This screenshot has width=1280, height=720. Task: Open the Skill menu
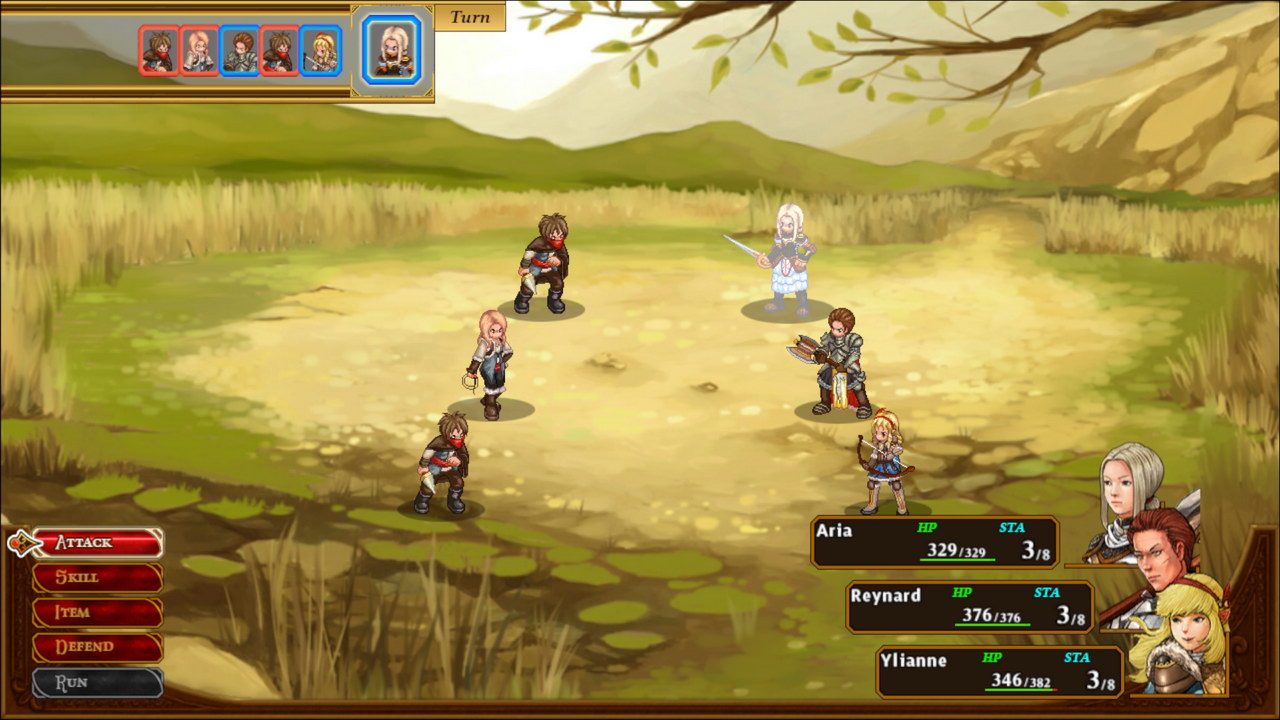point(96,578)
